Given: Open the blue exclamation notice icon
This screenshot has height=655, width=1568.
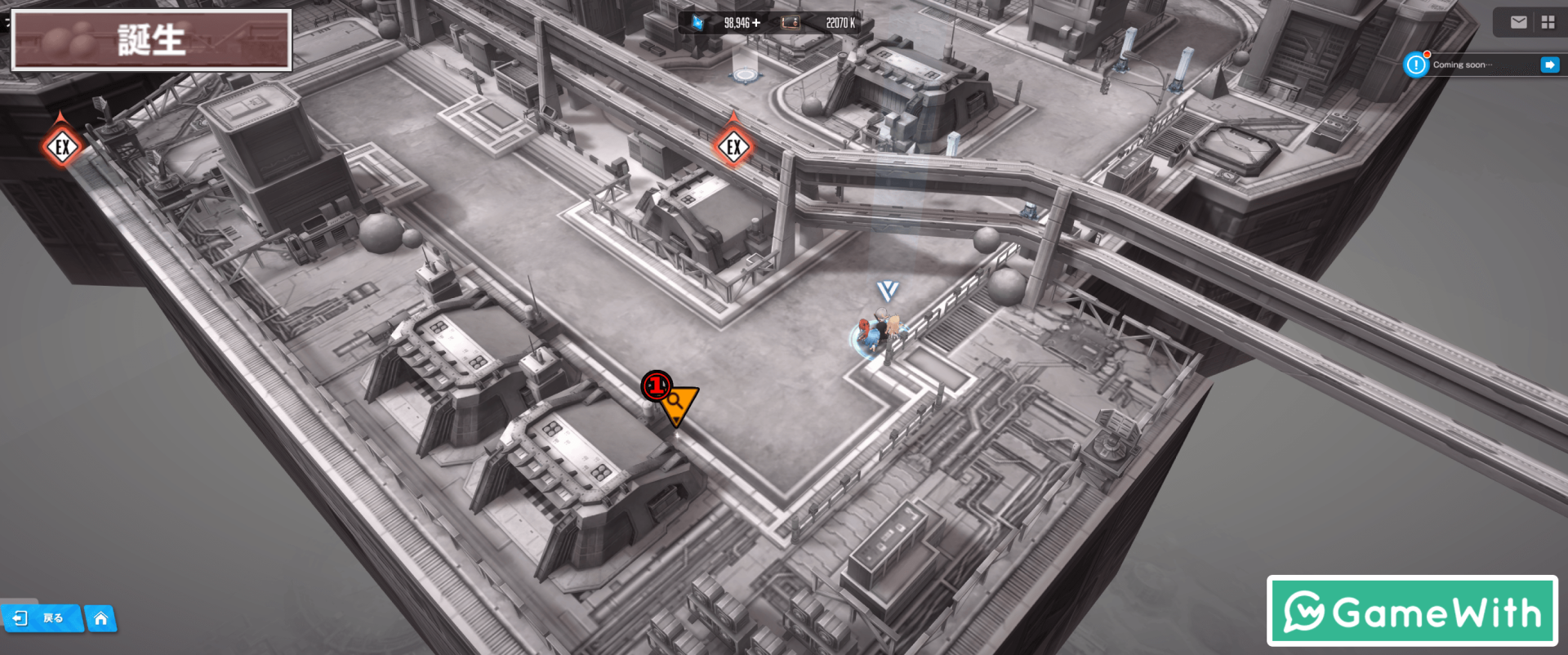Looking at the screenshot, I should [1415, 65].
